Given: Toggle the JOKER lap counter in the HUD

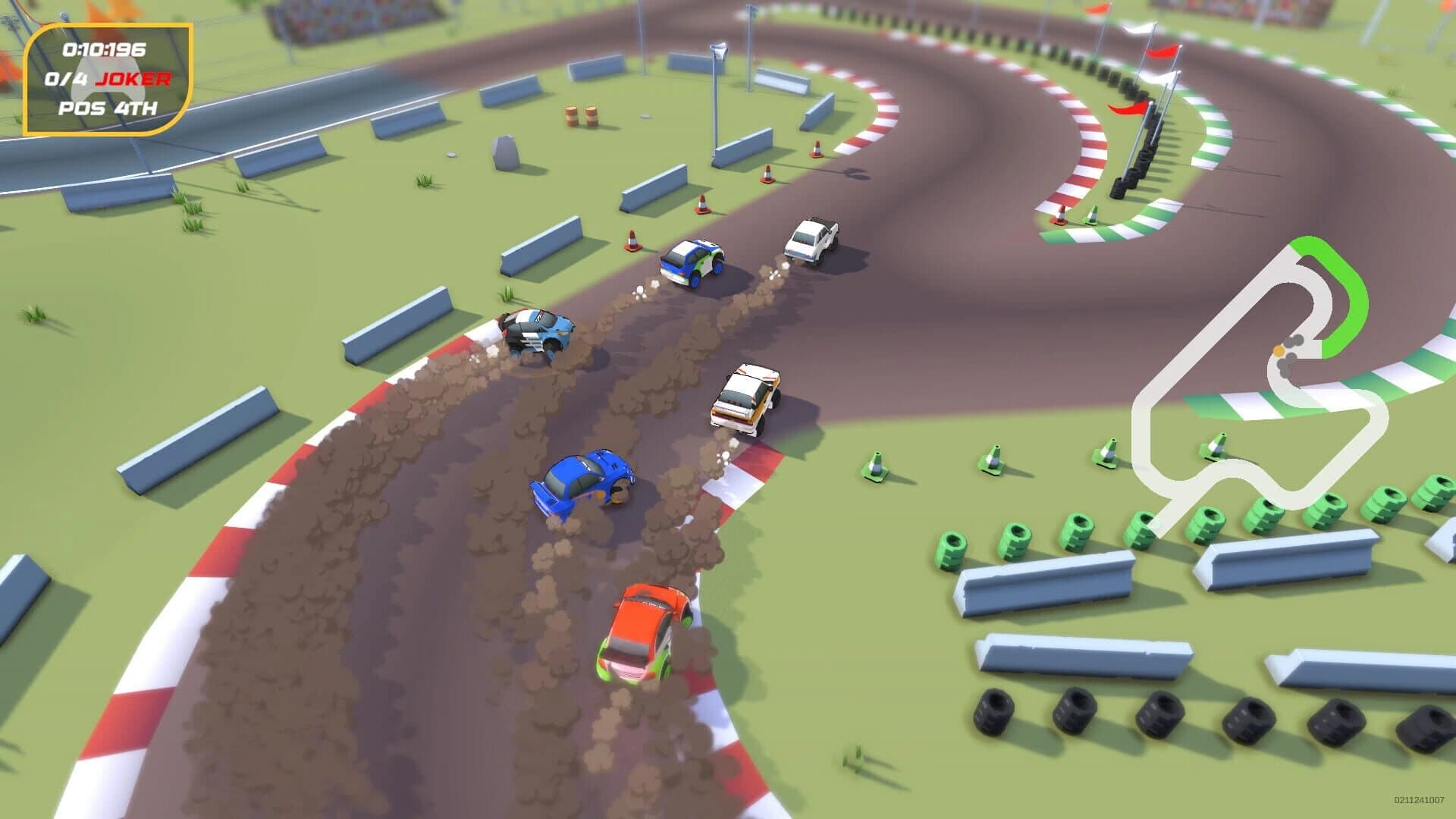Looking at the screenshot, I should point(106,78).
